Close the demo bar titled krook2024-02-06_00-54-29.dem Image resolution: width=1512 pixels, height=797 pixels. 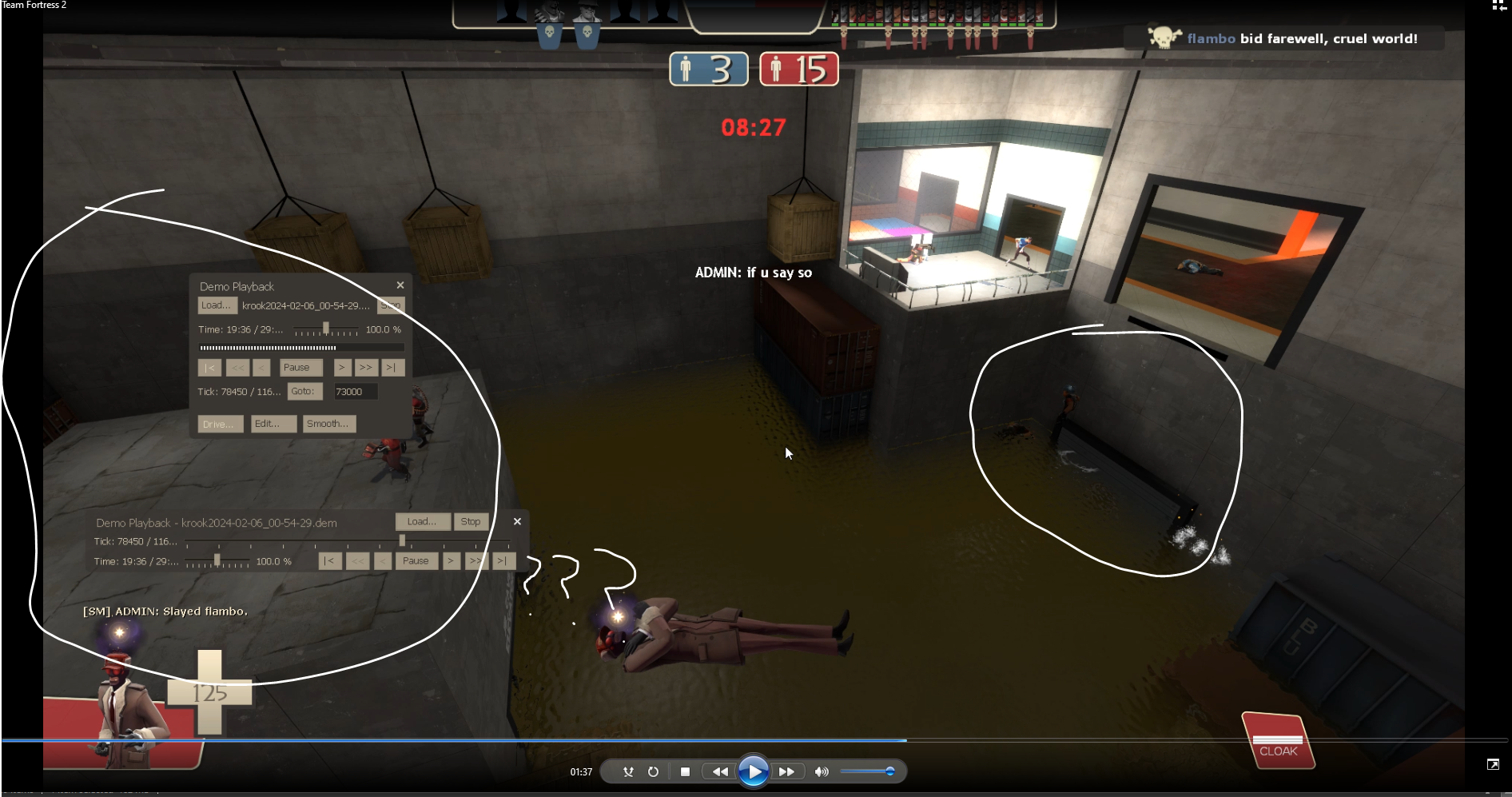(517, 521)
